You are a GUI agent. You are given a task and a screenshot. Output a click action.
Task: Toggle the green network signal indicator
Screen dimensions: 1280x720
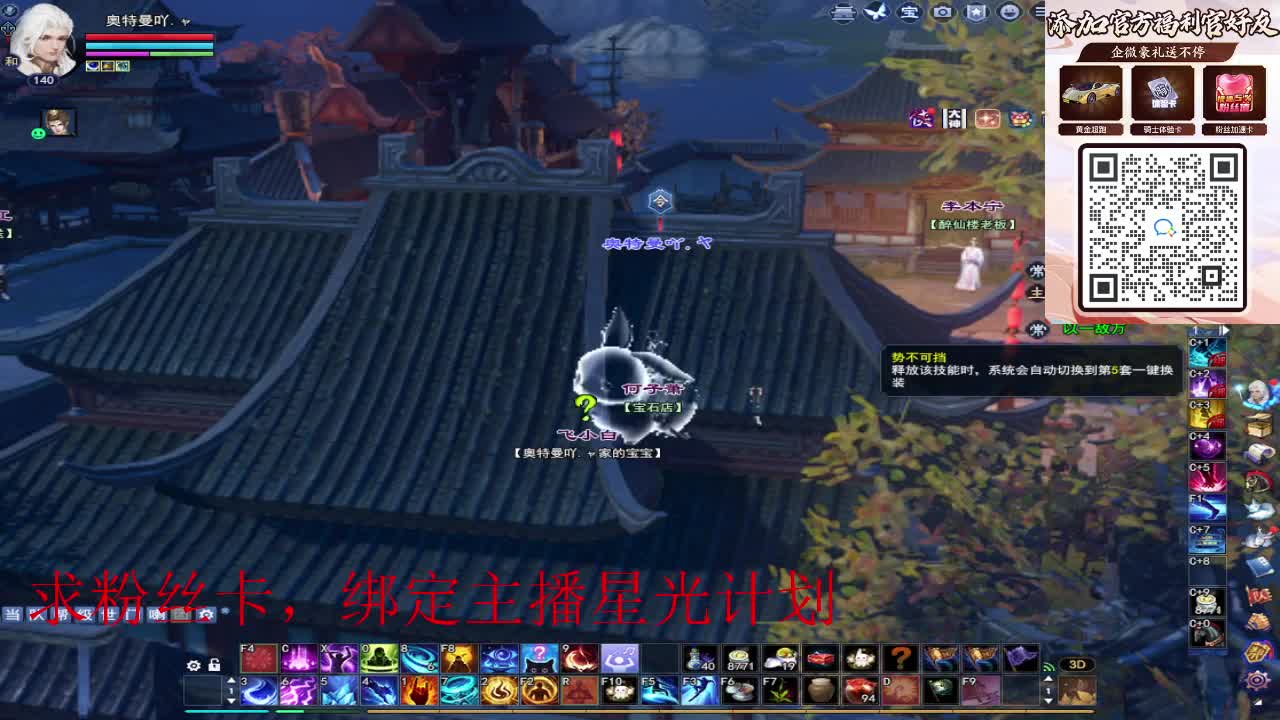[x=1049, y=666]
